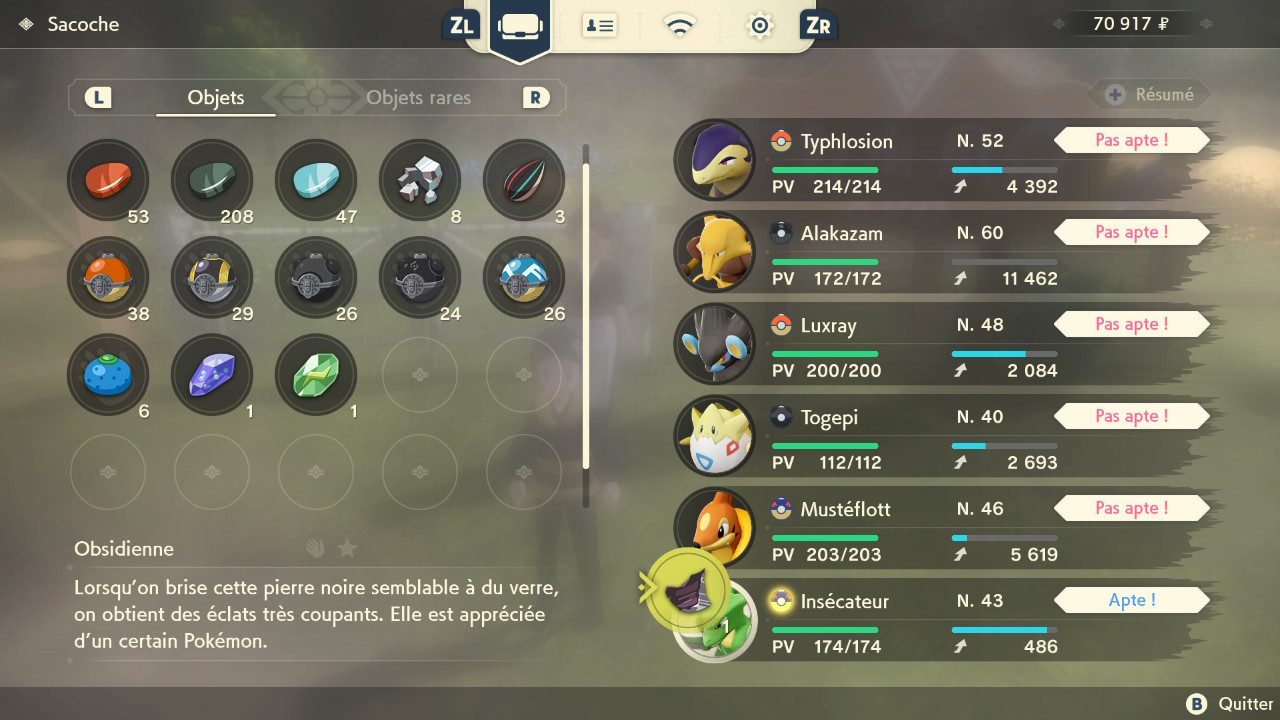1280x720 pixels.
Task: Select the yellow-striped ball stack of 29
Action: 212,277
